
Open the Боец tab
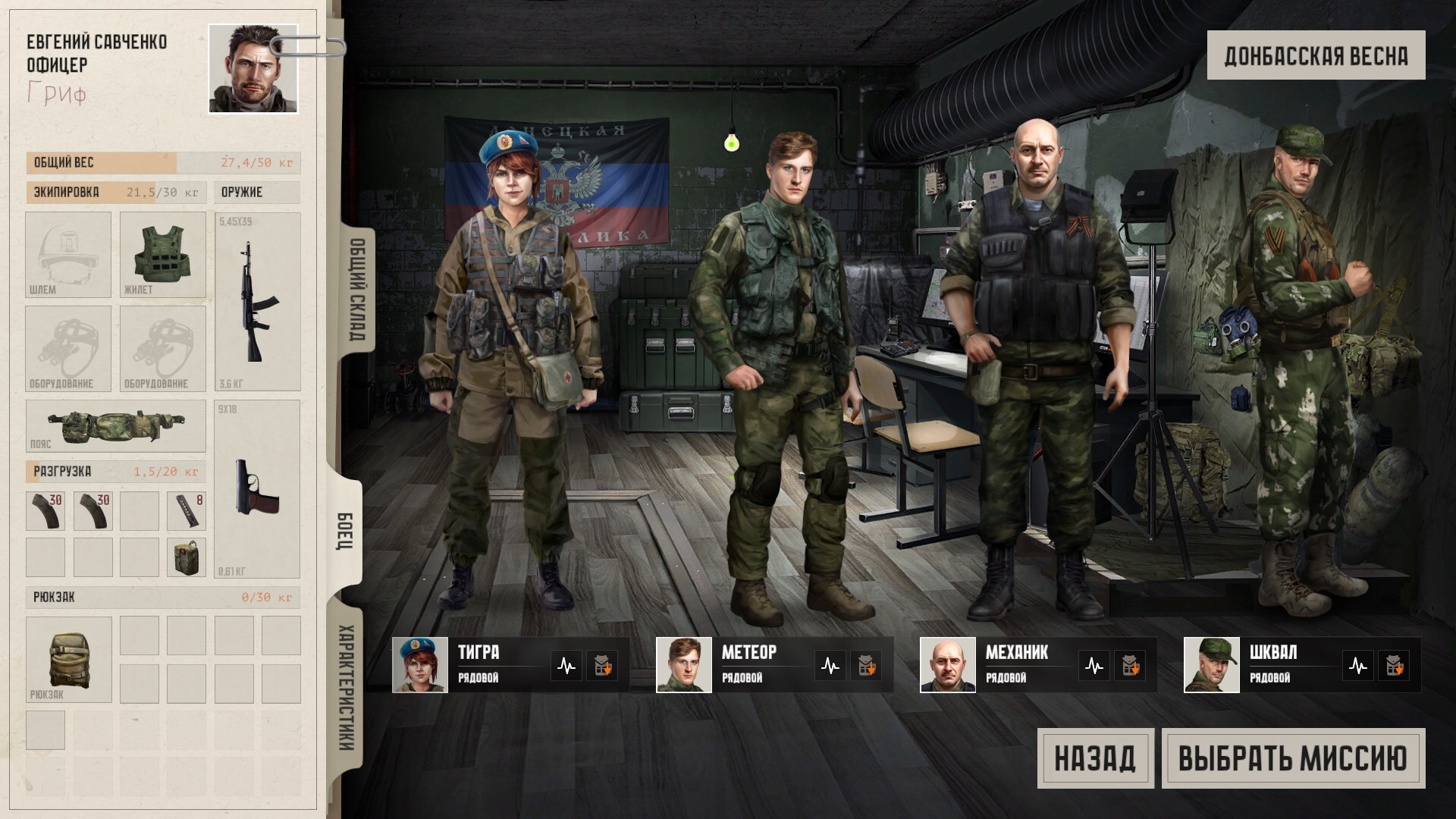coord(345,531)
